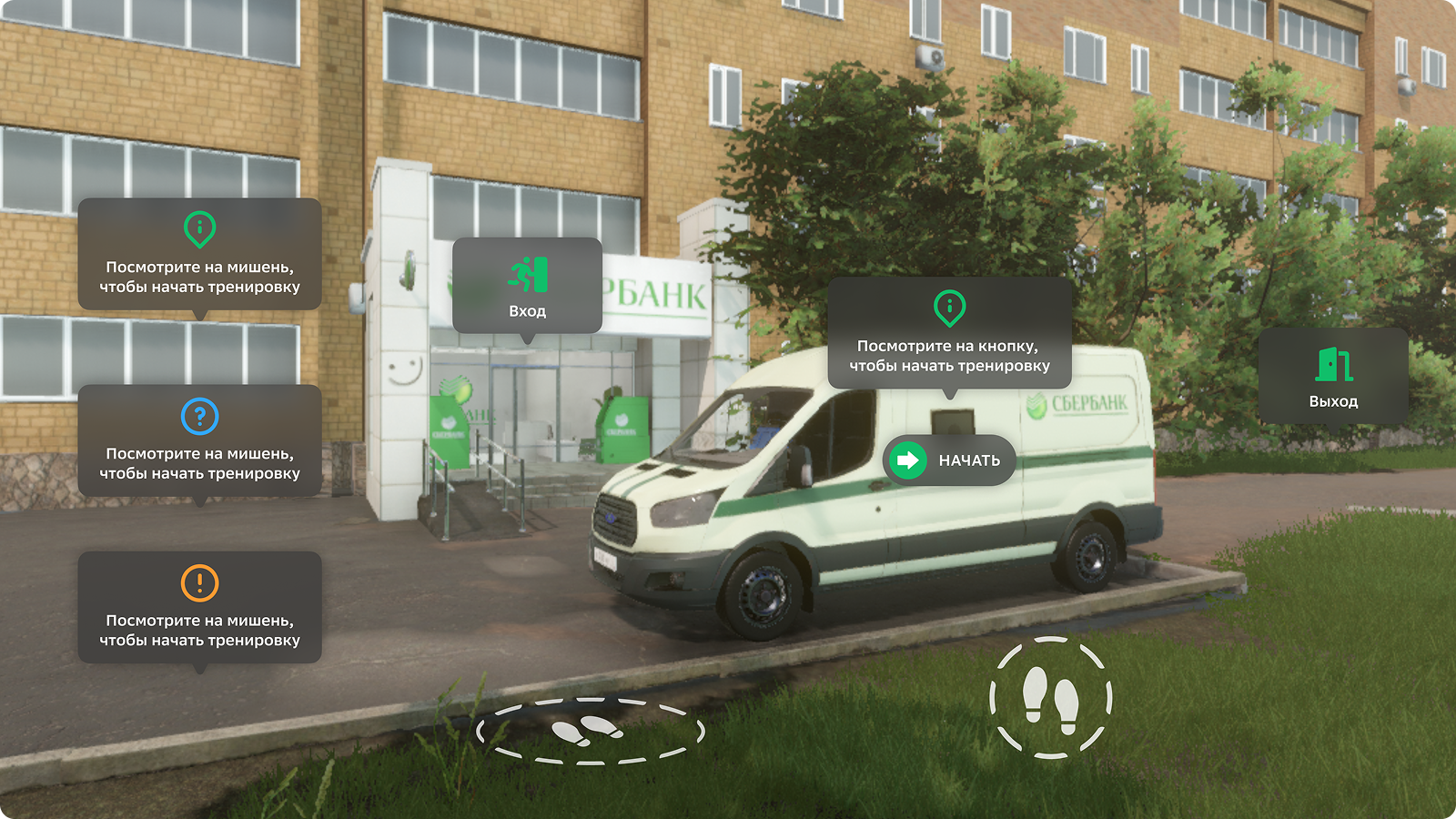Choose the orange exclamation mark target panel
Screen dimensions: 1456x819
[199, 608]
